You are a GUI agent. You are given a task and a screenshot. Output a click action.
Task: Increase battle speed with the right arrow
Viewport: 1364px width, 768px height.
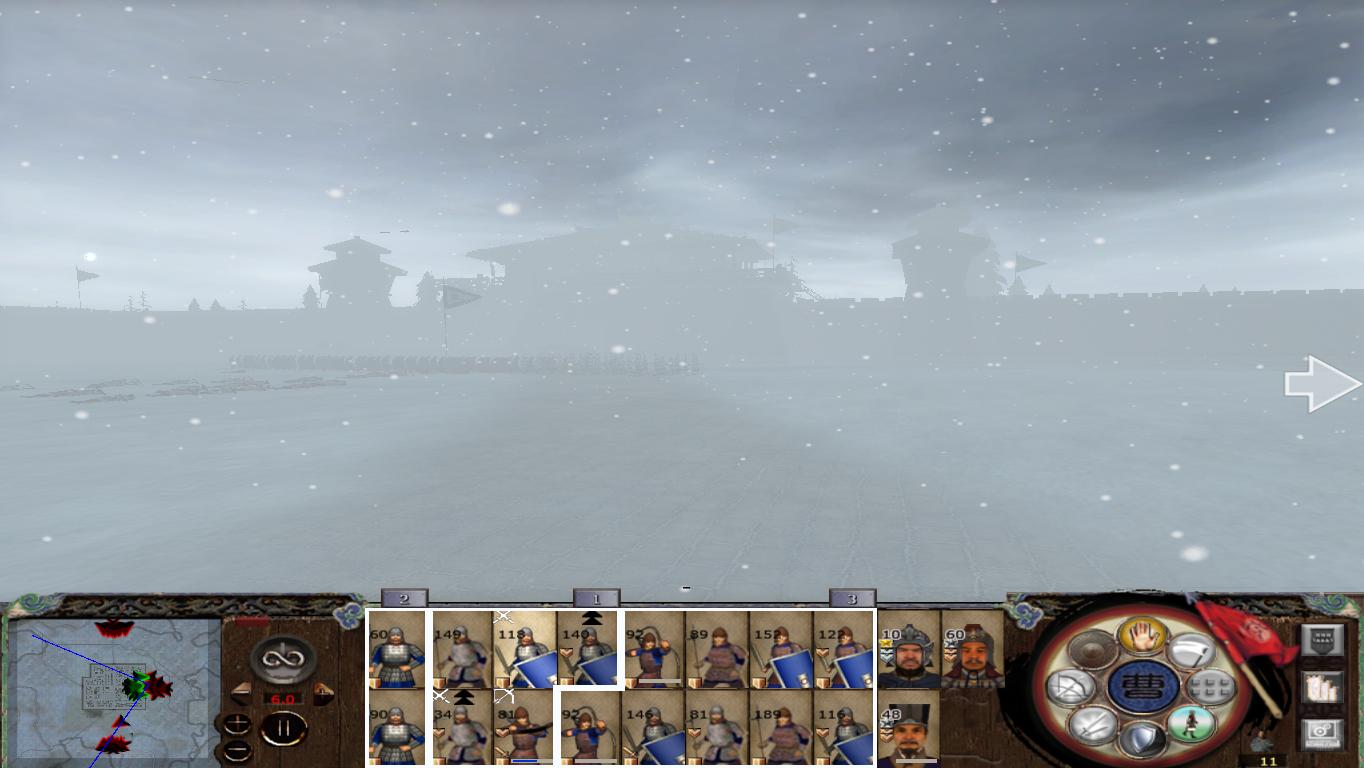tap(324, 692)
